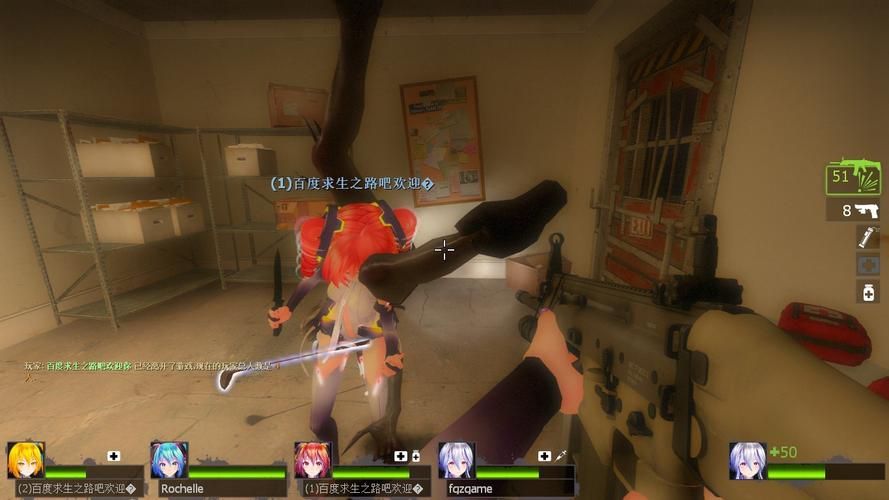Select the primary rifle weapon slot
The image size is (889, 500).
(852, 179)
